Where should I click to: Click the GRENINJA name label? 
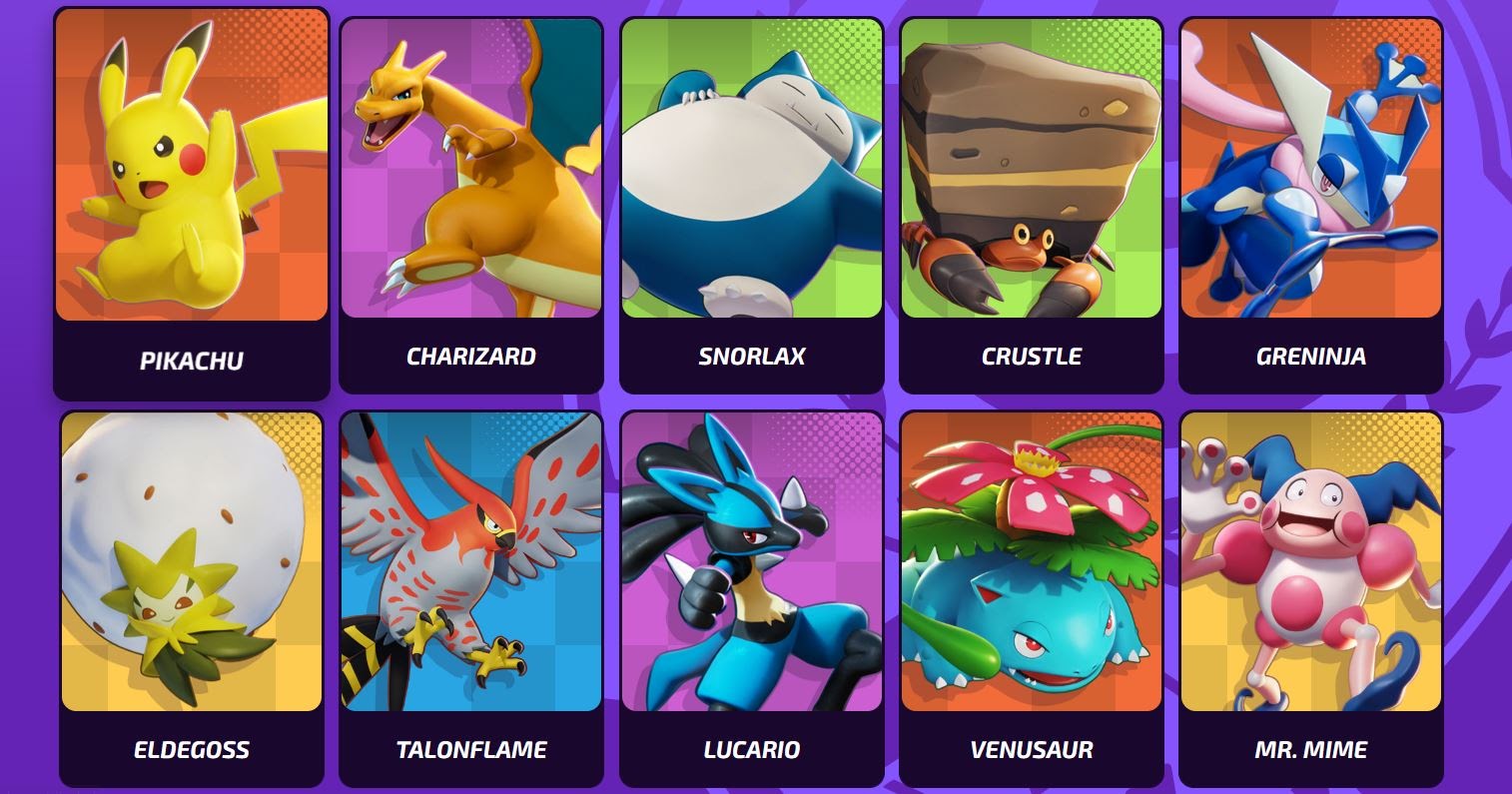1310,356
